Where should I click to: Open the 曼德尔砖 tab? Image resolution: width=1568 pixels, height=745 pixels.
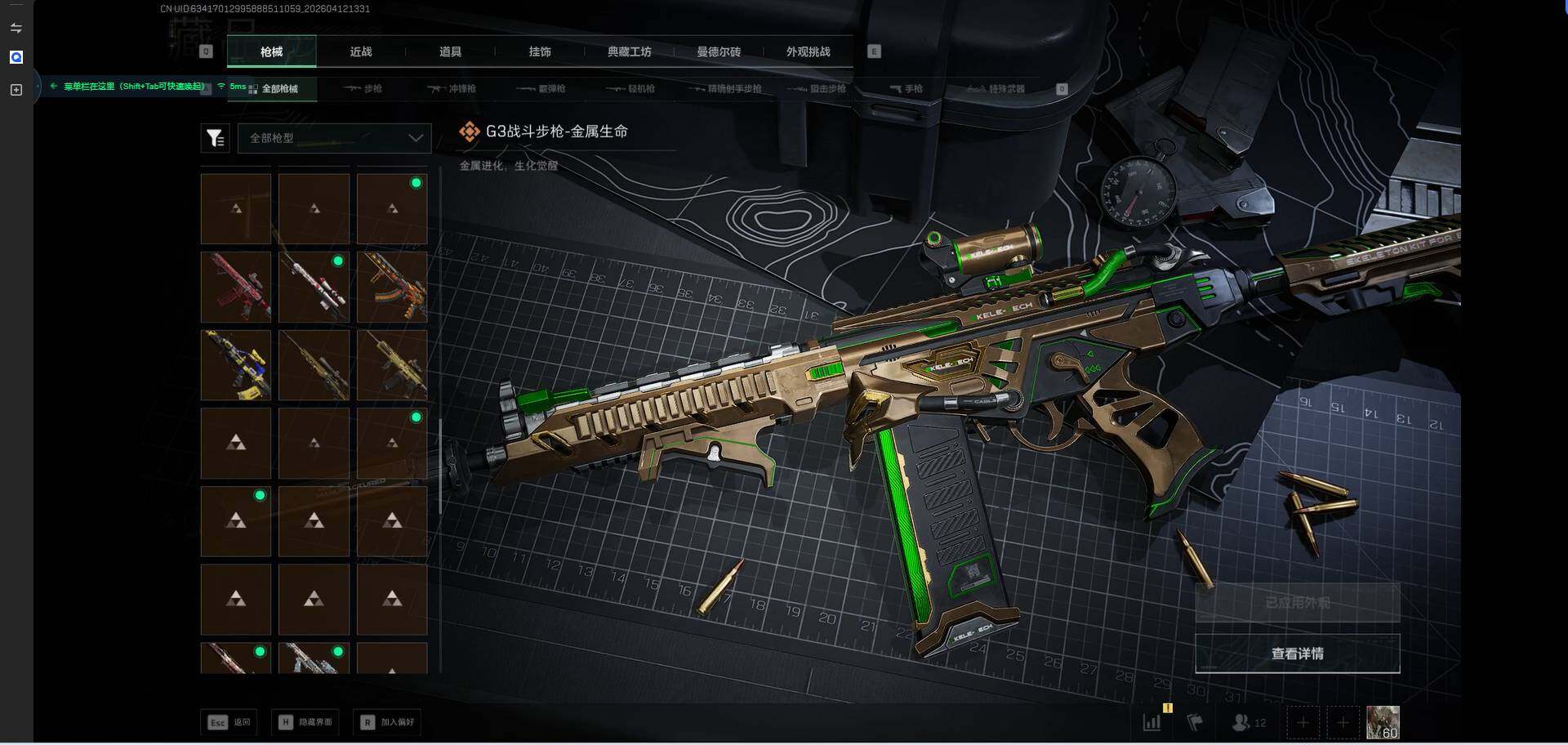click(x=719, y=51)
